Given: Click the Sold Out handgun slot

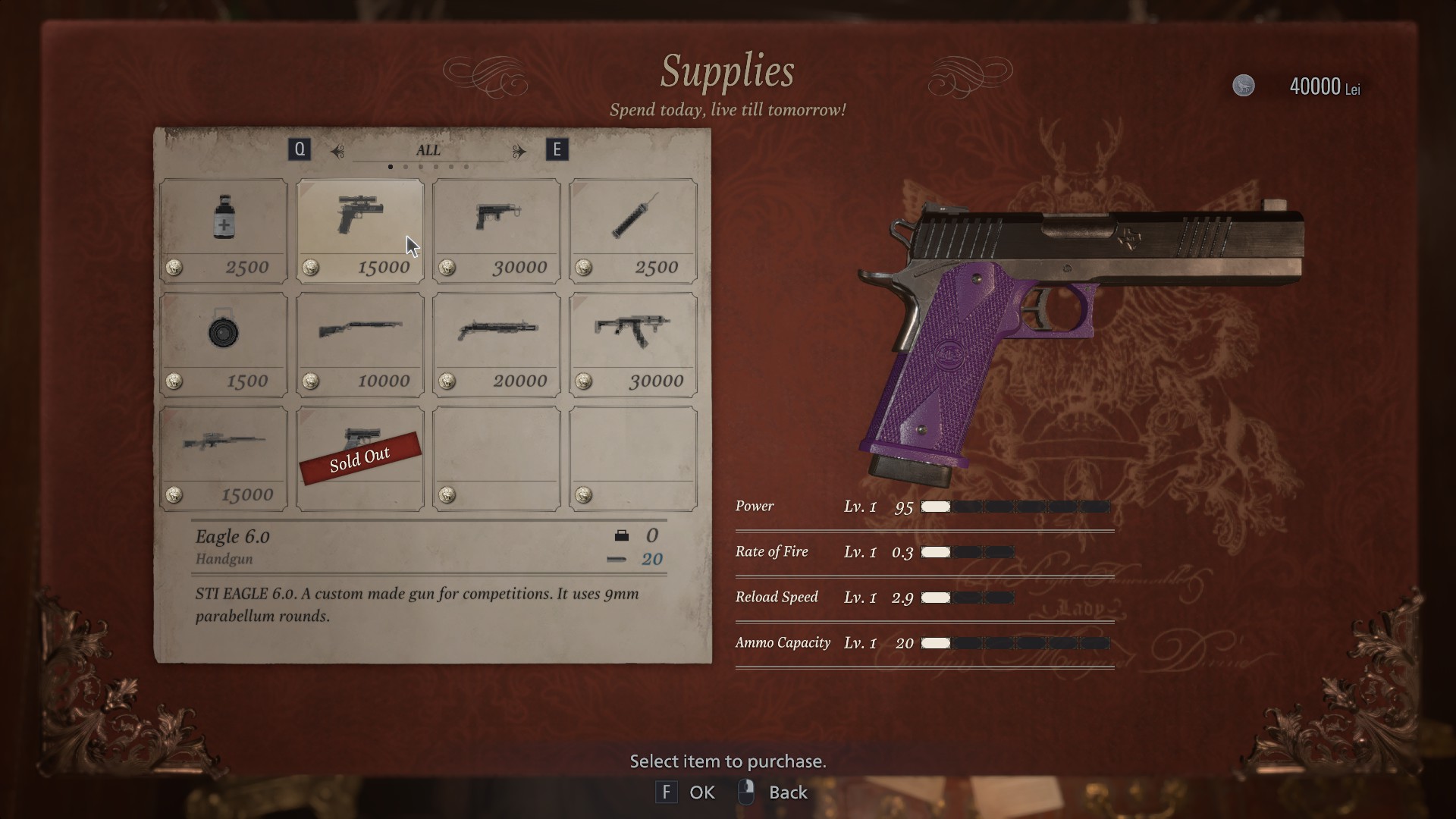Looking at the screenshot, I should (360, 458).
